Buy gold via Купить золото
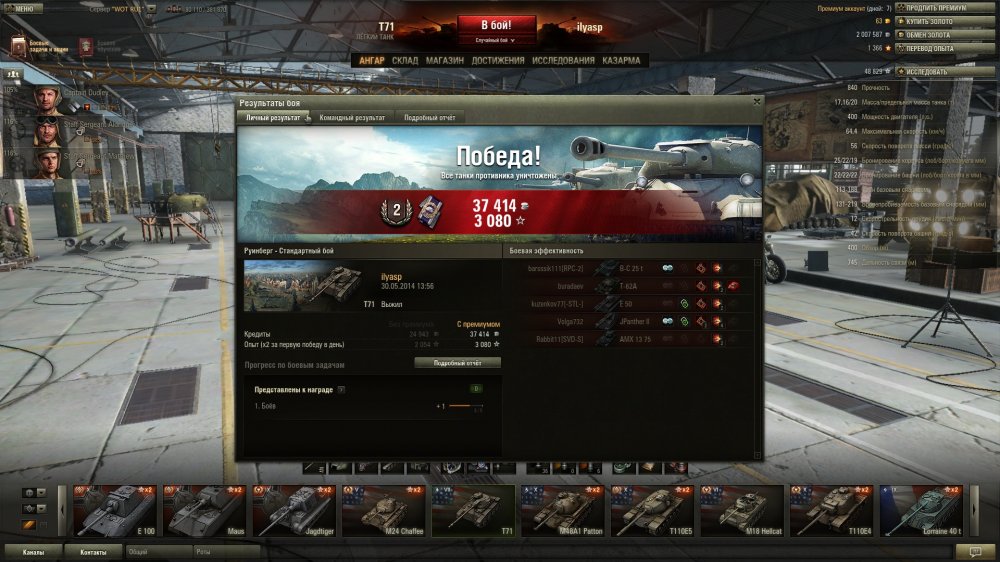 pos(934,20)
